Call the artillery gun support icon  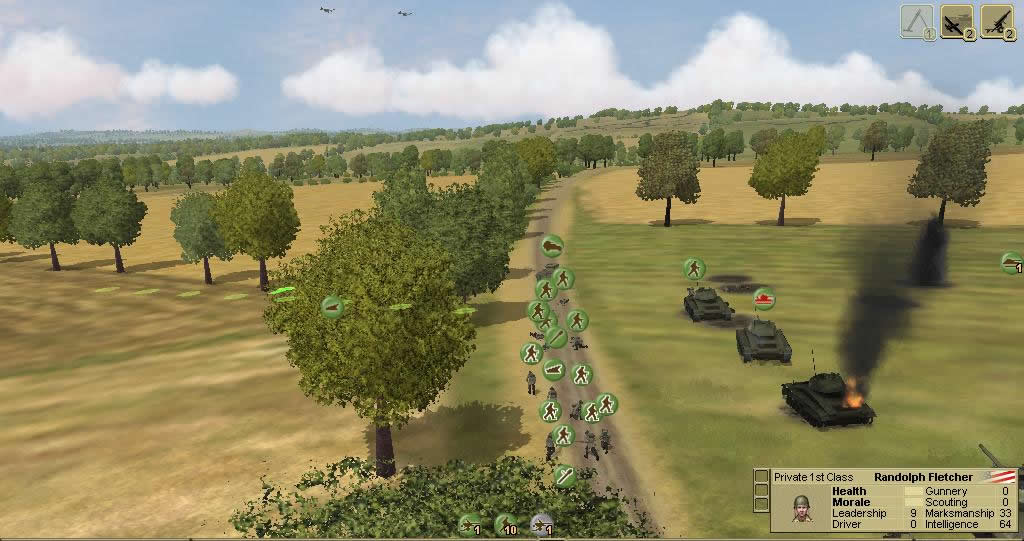pos(995,20)
